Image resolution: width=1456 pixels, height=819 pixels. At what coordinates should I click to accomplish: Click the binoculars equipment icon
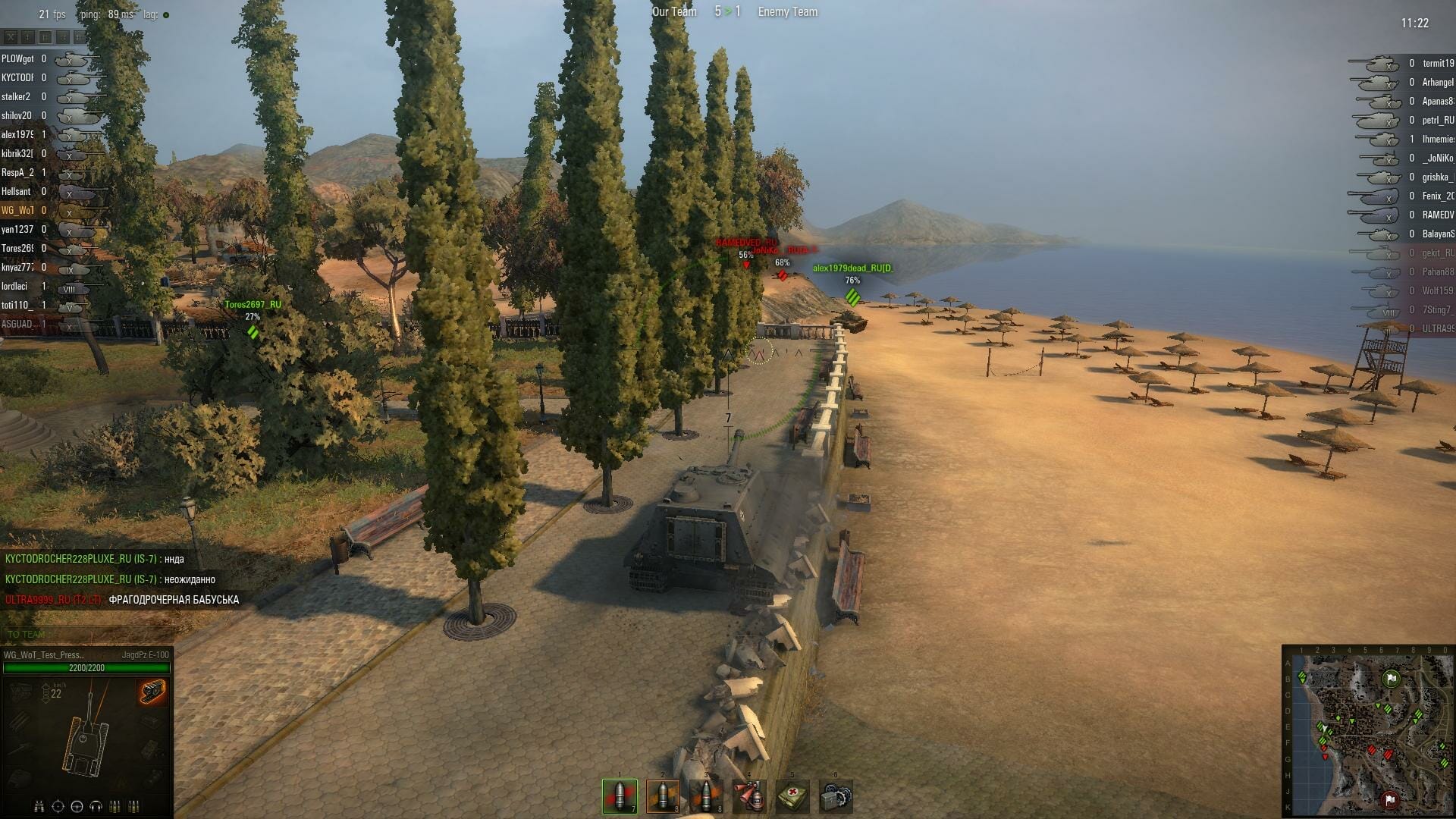[x=39, y=806]
